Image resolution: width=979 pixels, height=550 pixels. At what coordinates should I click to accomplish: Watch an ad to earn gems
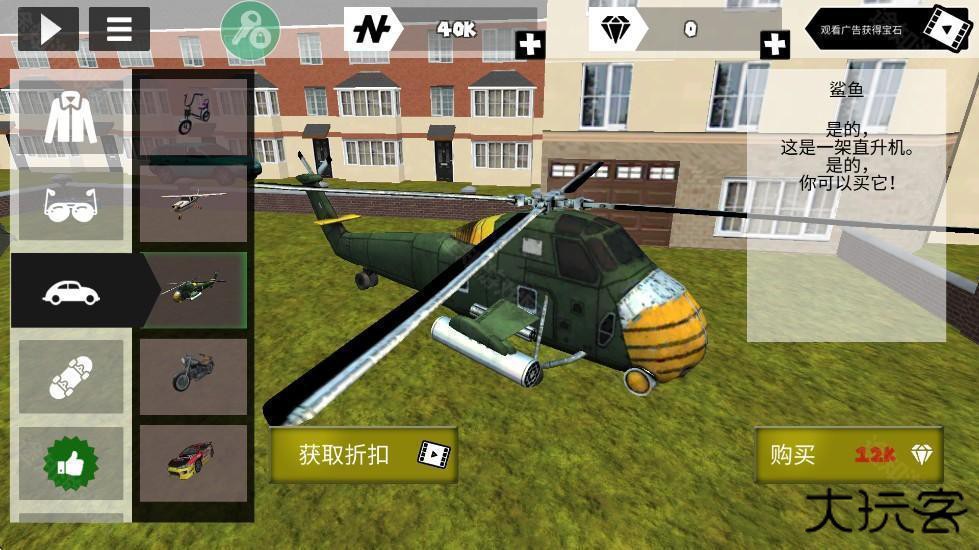[x=889, y=29]
